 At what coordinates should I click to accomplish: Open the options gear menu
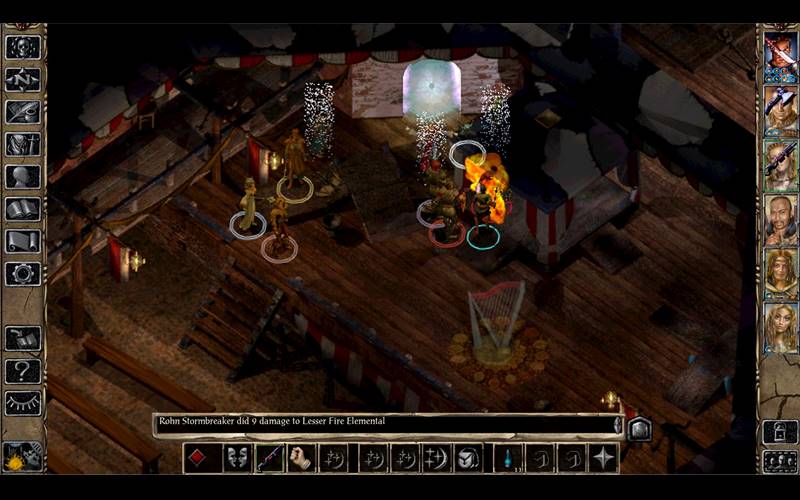pyautogui.click(x=22, y=273)
